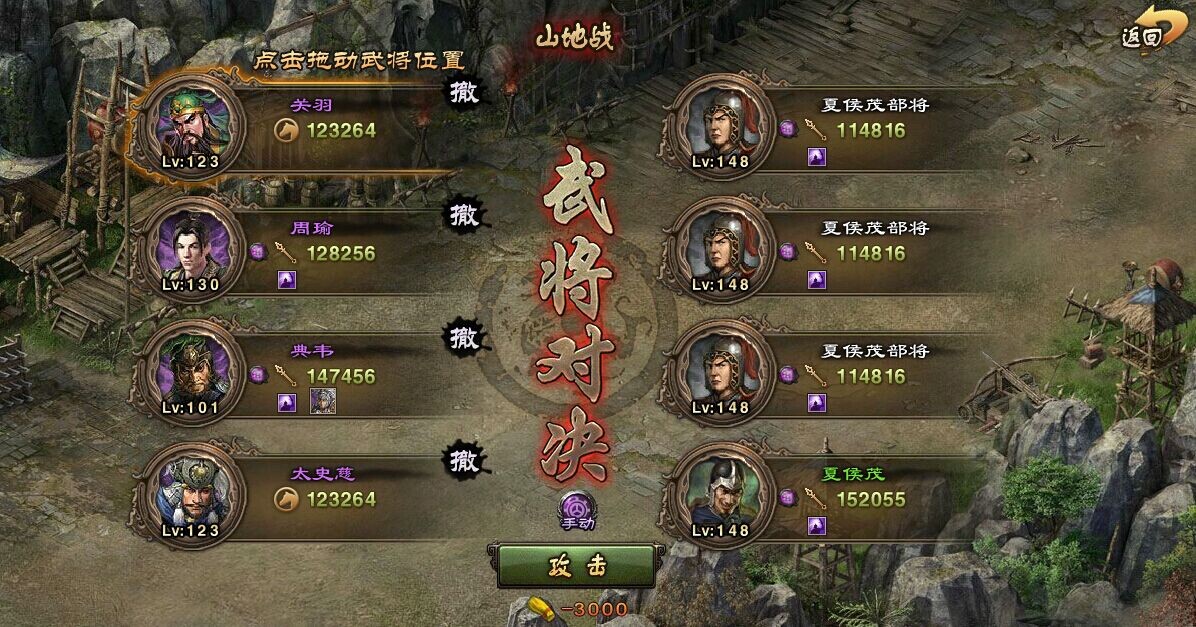The height and width of the screenshot is (627, 1196).
Task: Retreat 太史慈 via the 撤 button
Action: coord(464,461)
